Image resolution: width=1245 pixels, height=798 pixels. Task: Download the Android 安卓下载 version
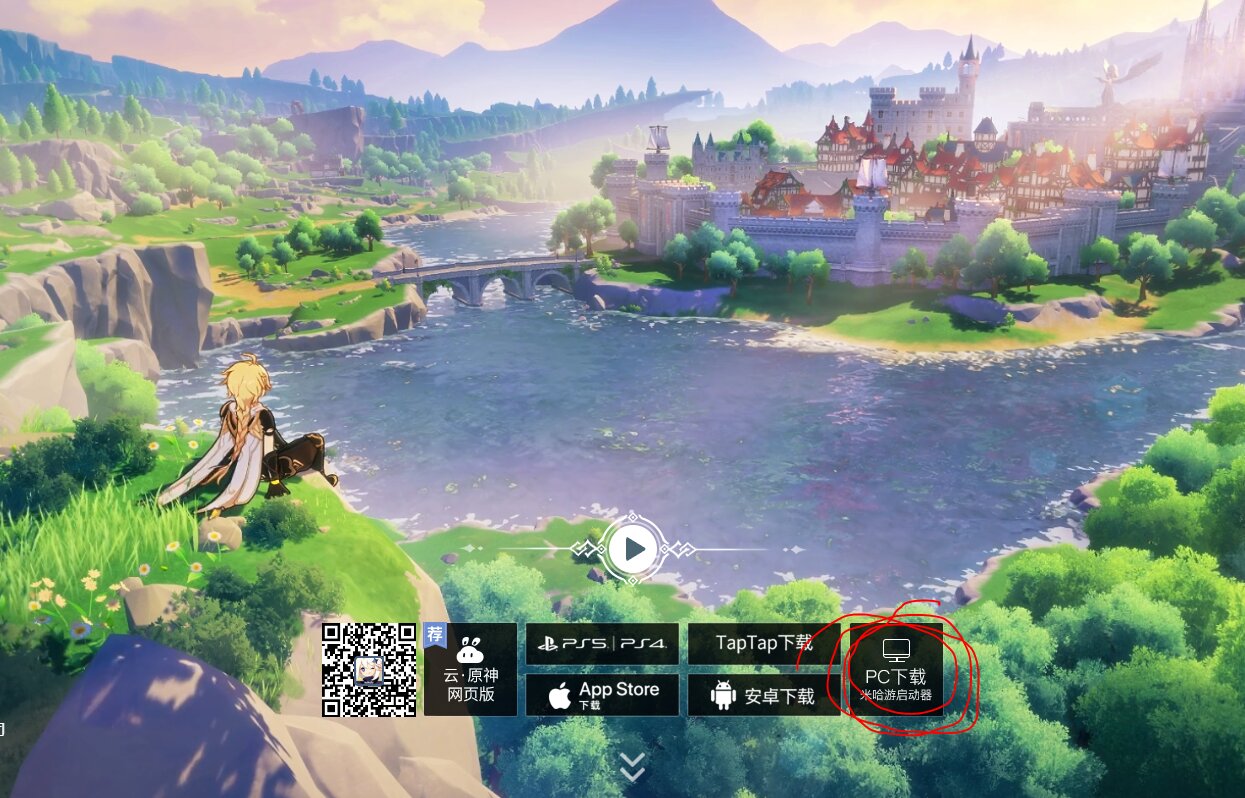[x=763, y=695]
